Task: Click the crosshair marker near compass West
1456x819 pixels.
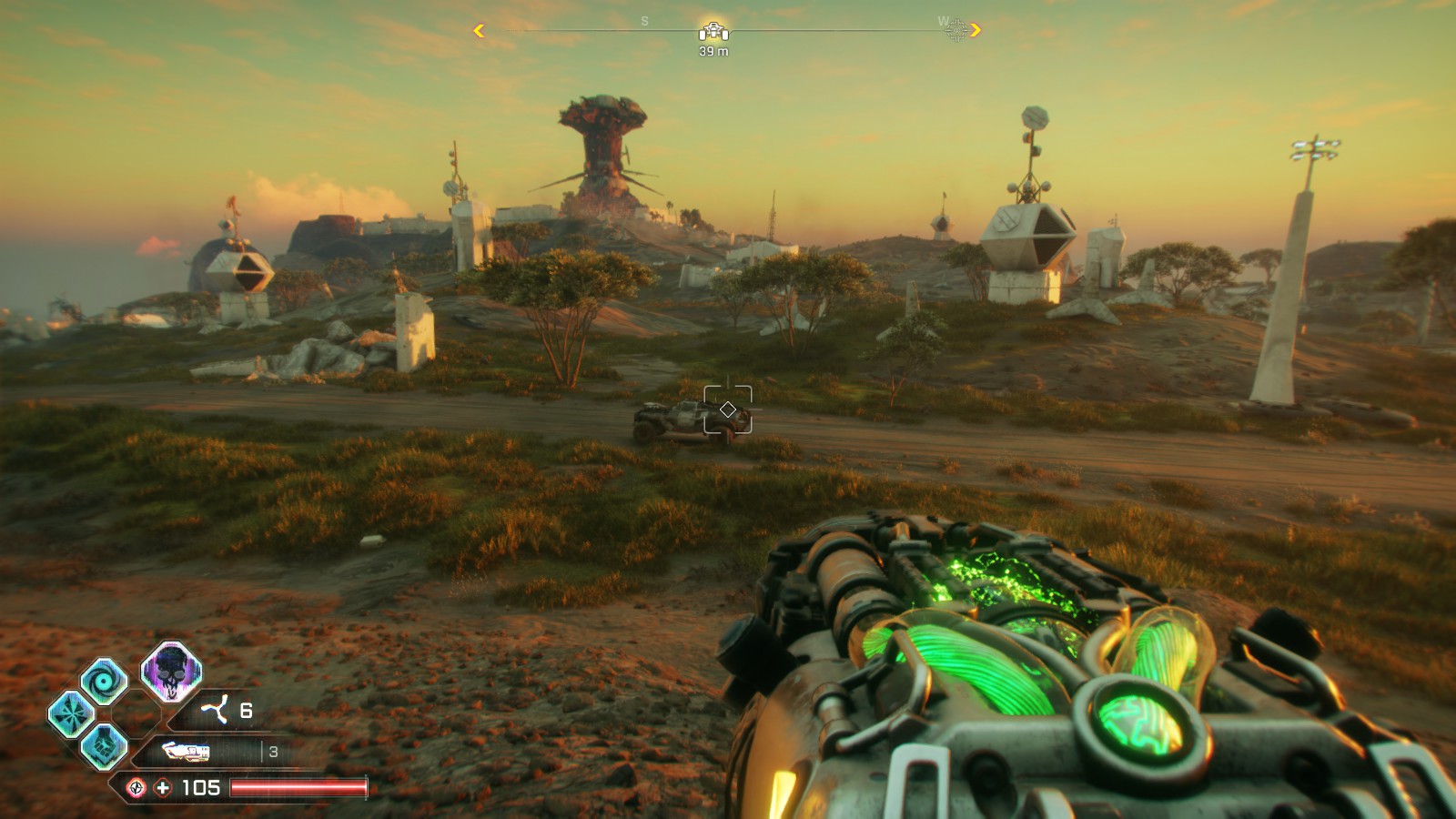Action: (x=956, y=31)
